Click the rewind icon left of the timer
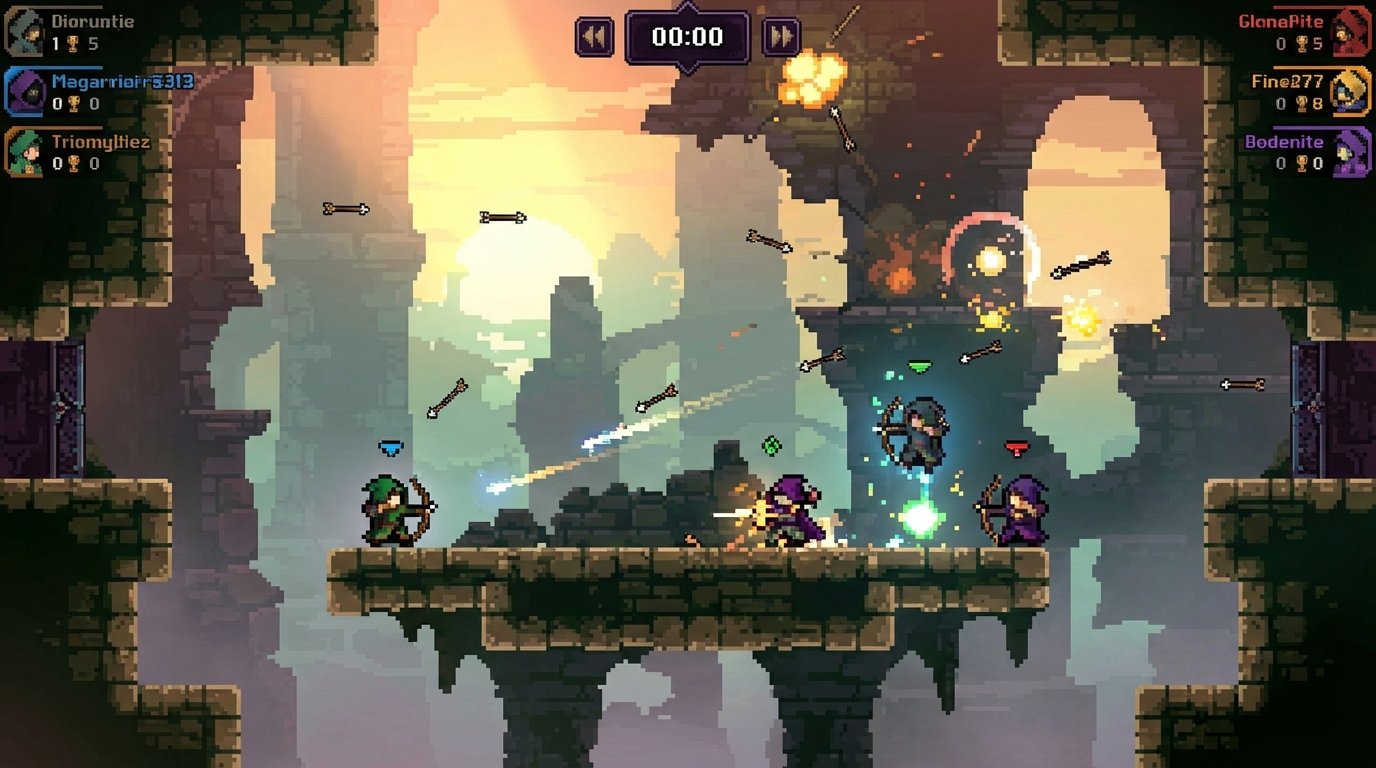The height and width of the screenshot is (768, 1376). click(x=595, y=36)
